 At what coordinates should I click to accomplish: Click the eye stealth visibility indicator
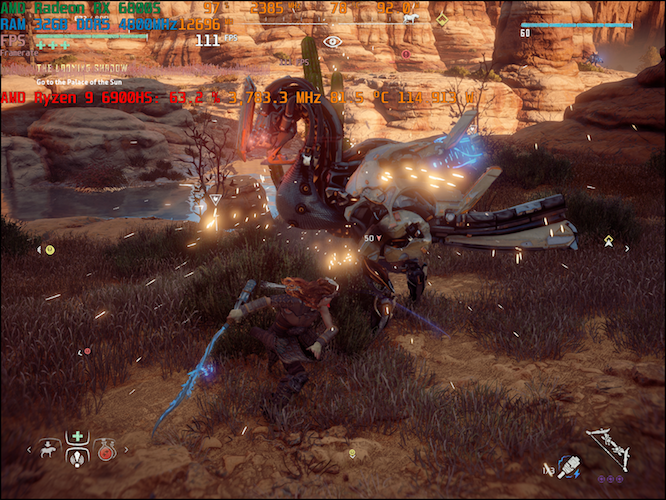coord(332,42)
